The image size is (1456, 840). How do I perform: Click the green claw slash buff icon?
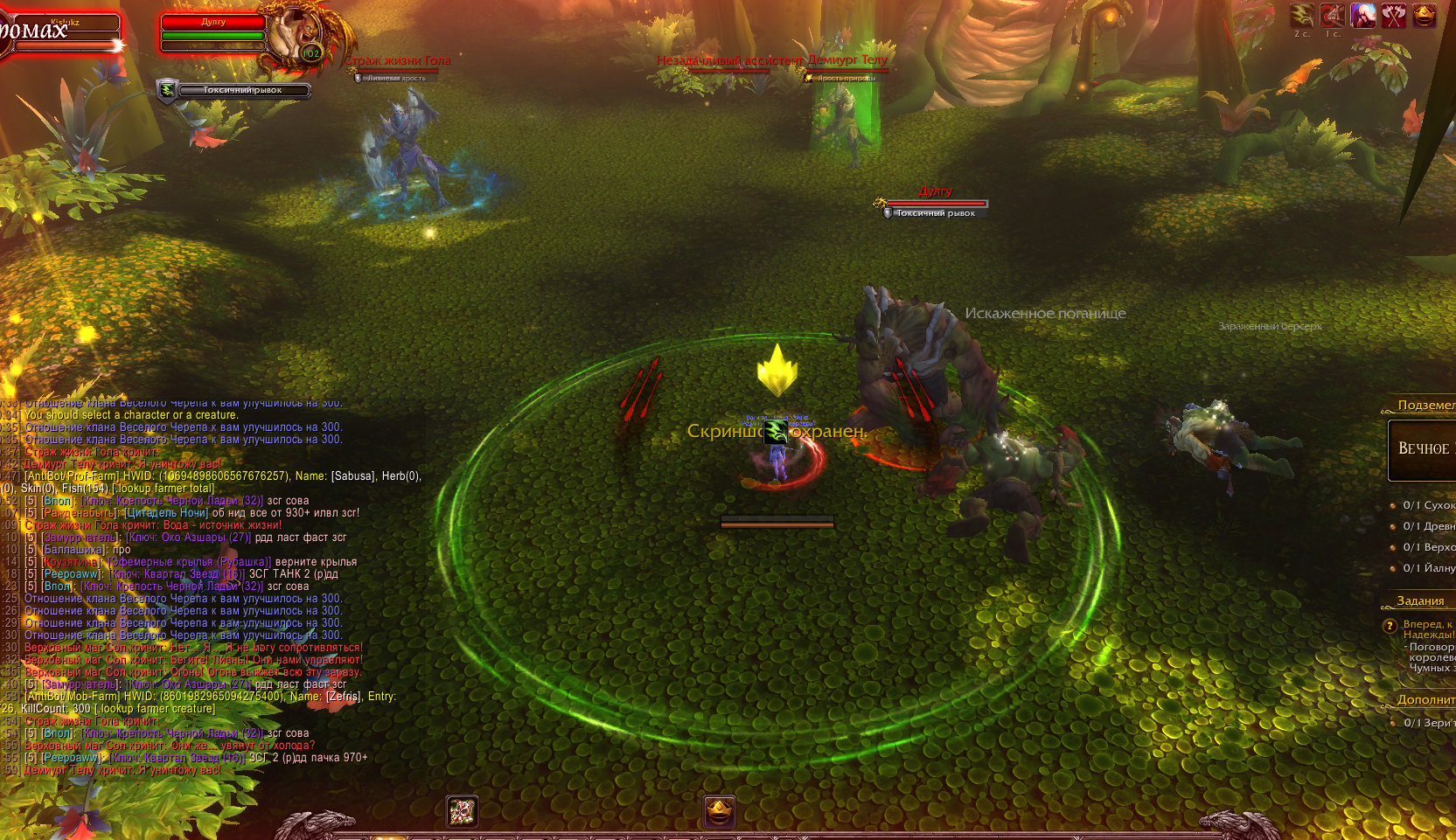pos(1302,15)
